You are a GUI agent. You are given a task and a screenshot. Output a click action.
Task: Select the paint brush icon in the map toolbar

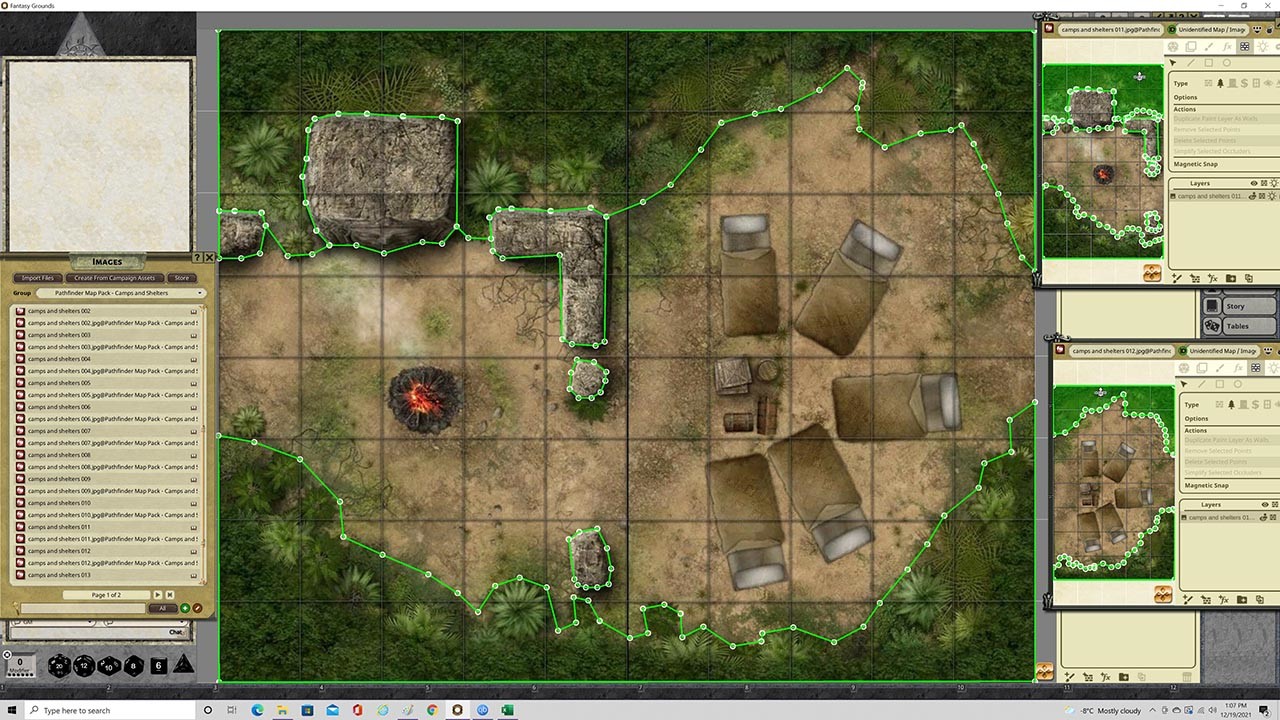[x=1209, y=46]
